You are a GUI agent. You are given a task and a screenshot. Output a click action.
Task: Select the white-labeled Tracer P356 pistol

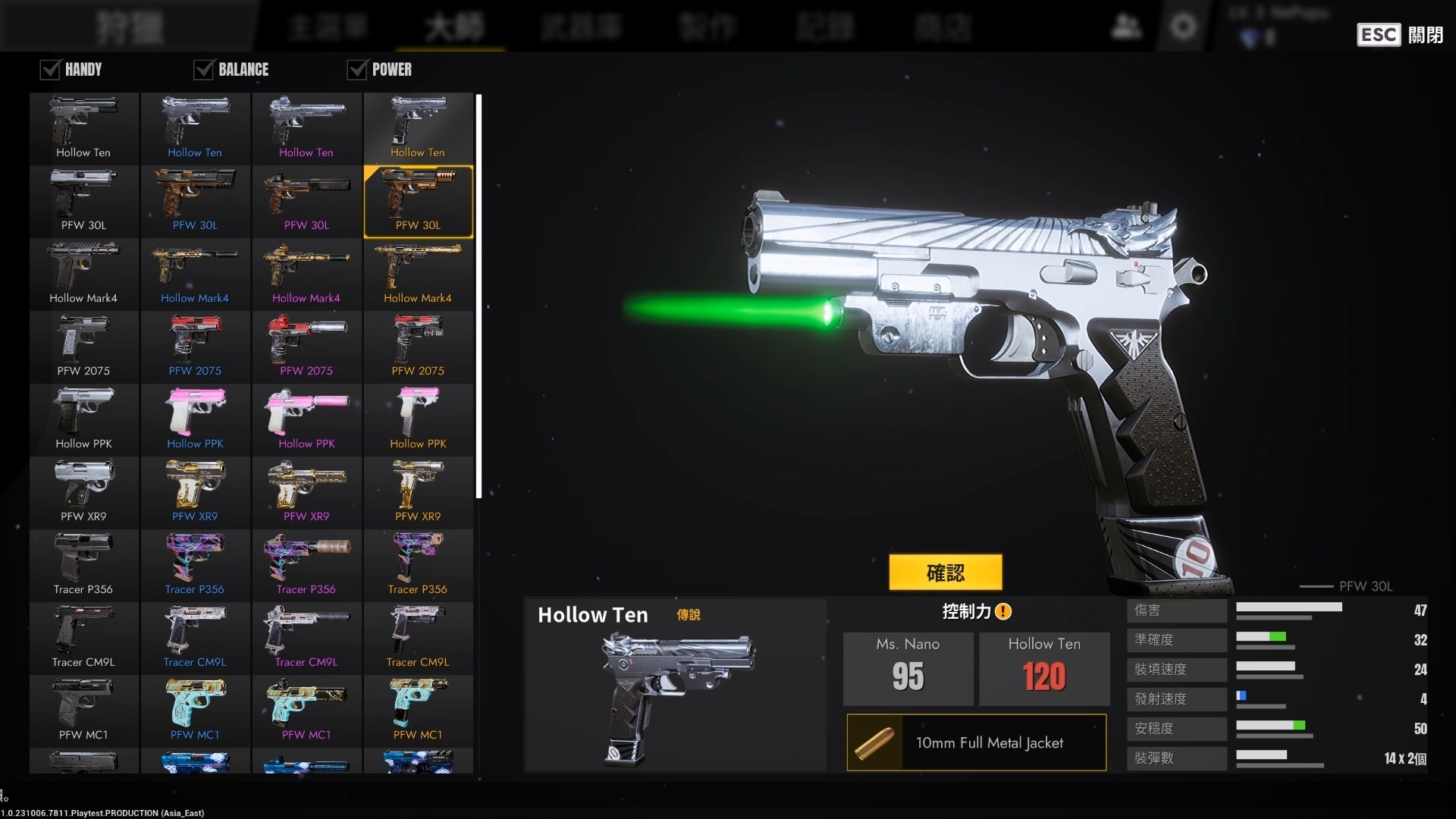tap(83, 565)
